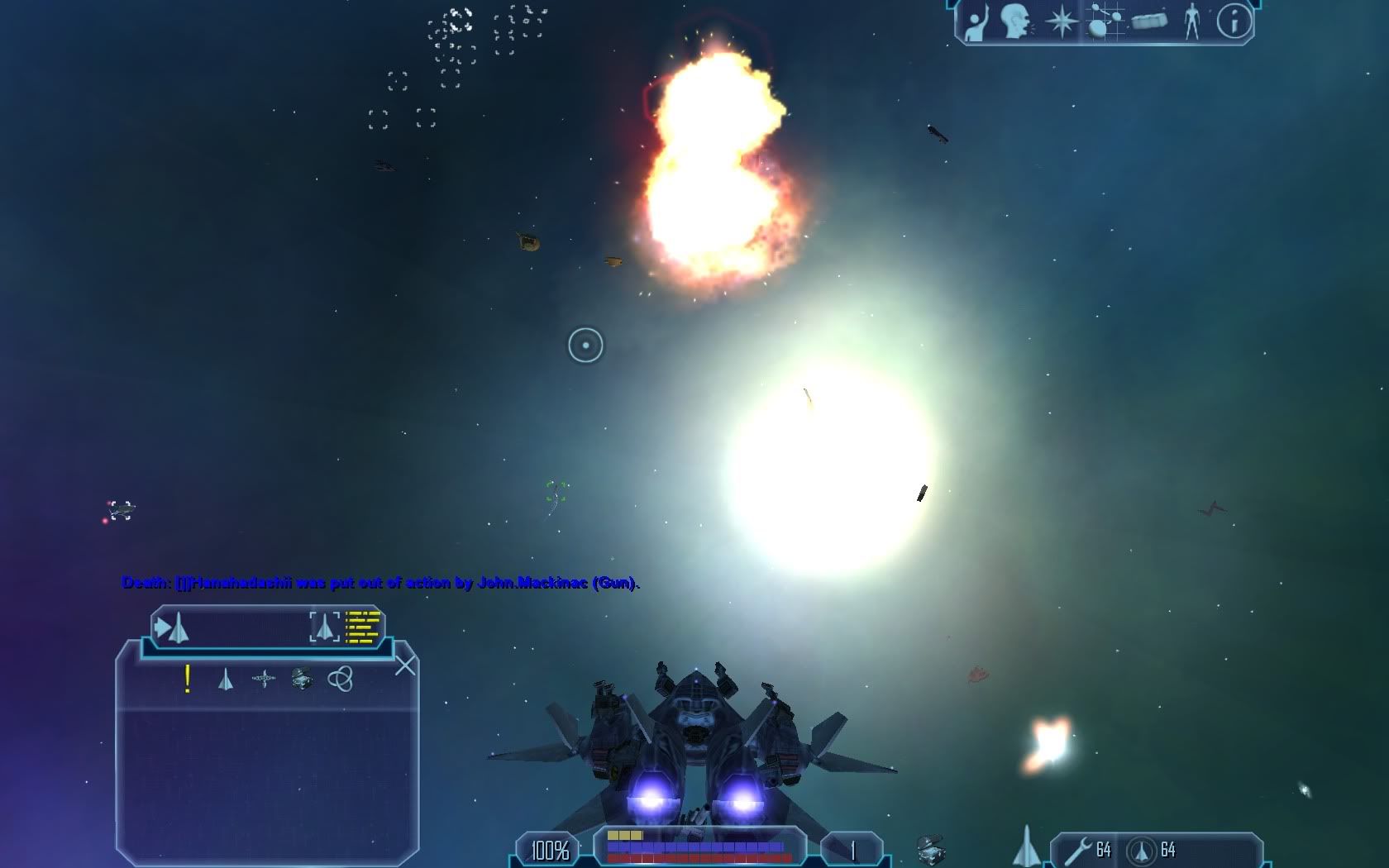The width and height of the screenshot is (1389, 868).
Task: Open the chat talking-head icon
Action: coord(1017,21)
